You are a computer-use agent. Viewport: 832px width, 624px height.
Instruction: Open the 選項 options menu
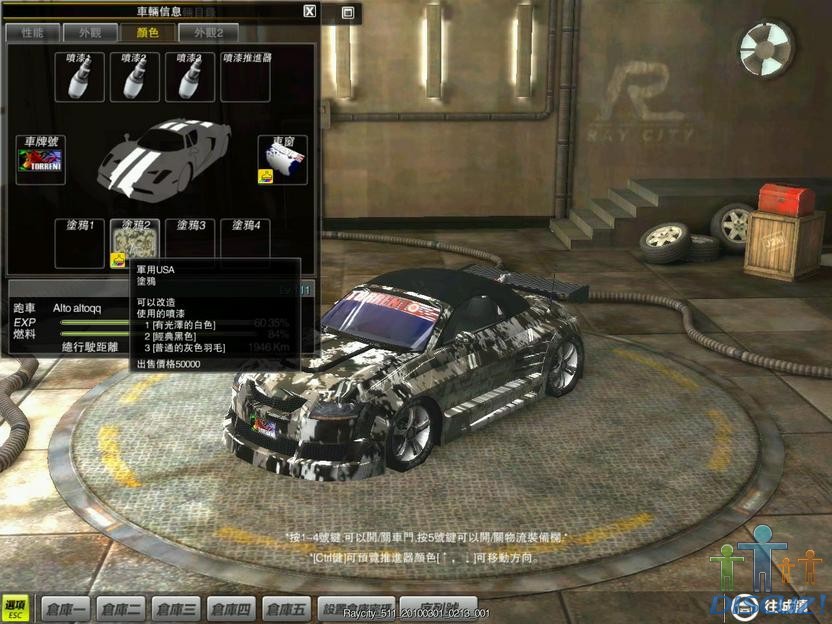tap(15, 607)
